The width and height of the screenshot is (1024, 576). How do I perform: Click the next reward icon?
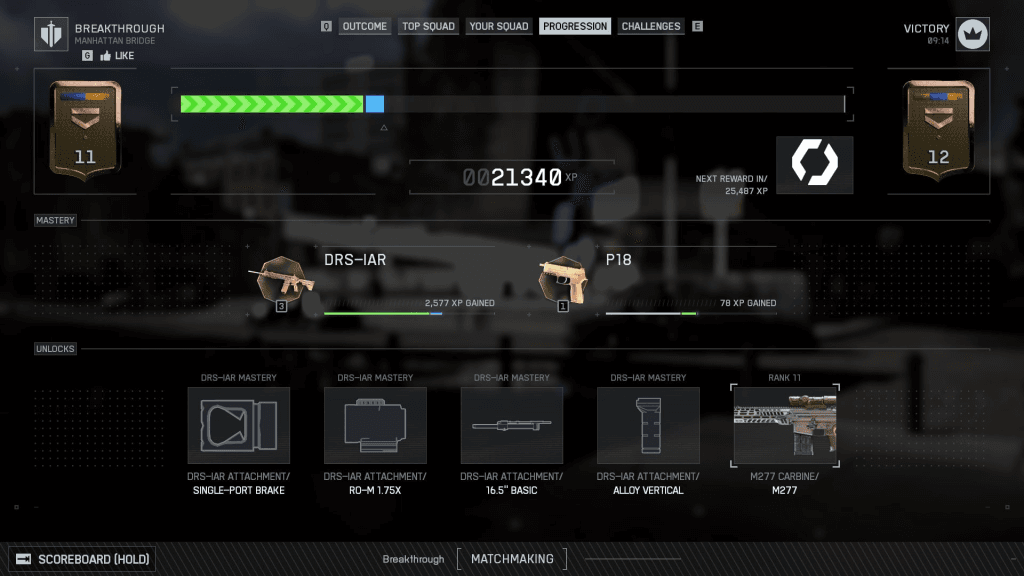[814, 165]
